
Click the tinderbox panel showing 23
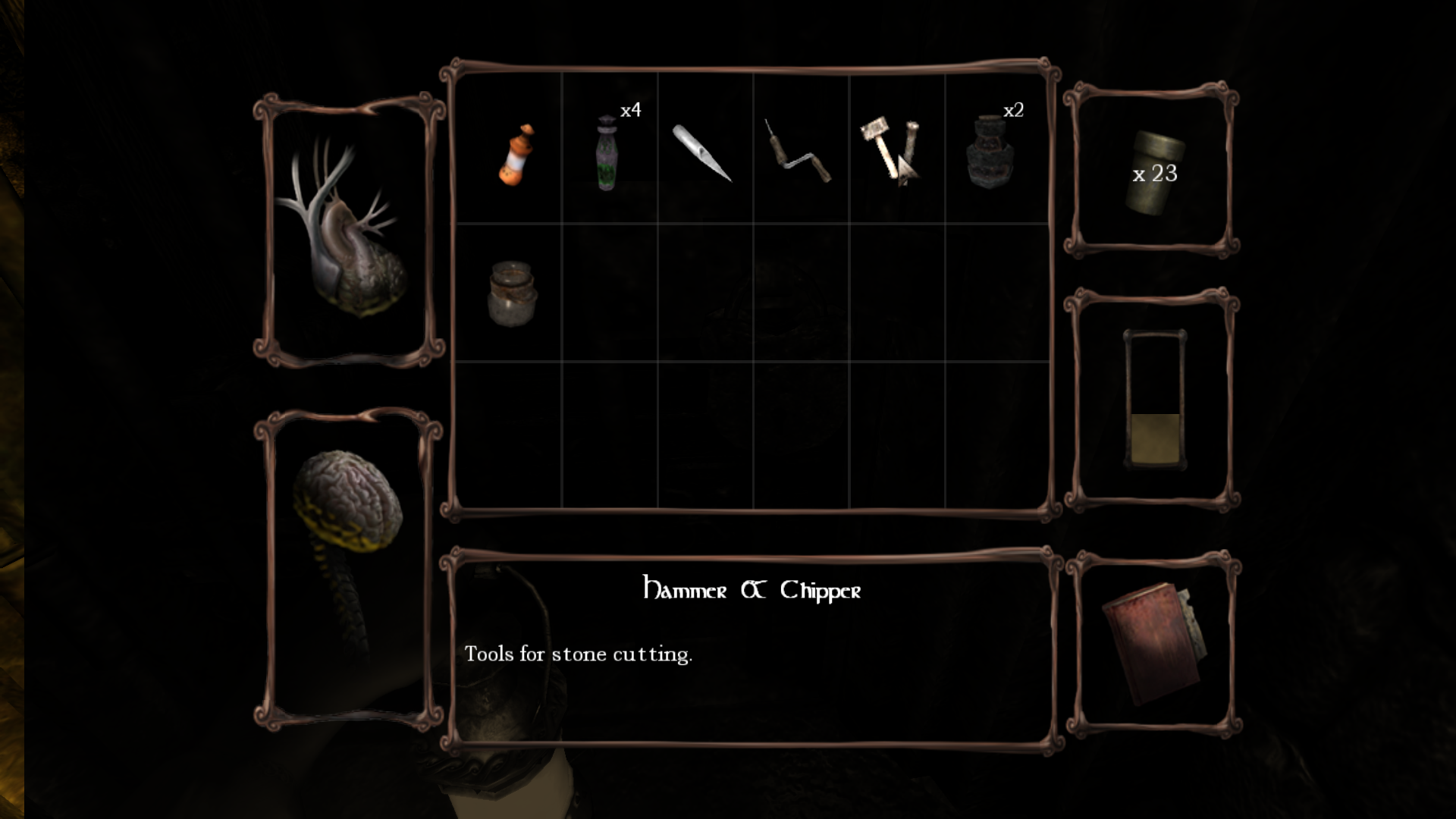(1153, 173)
